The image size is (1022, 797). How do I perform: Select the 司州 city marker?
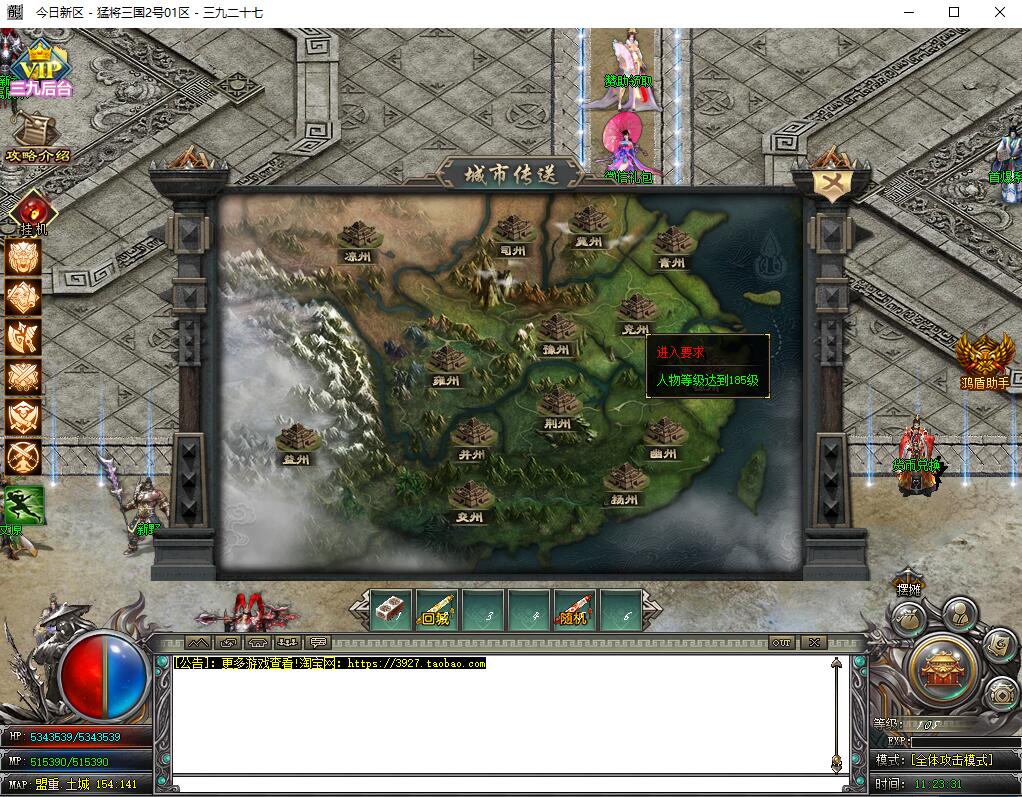point(513,233)
